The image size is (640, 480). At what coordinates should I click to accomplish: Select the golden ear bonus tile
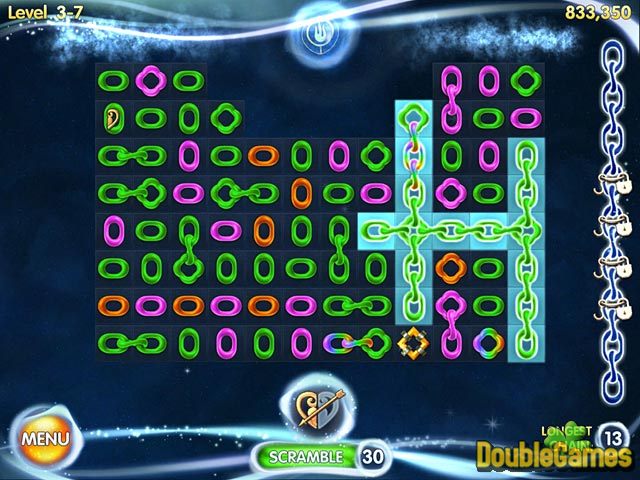click(x=112, y=118)
